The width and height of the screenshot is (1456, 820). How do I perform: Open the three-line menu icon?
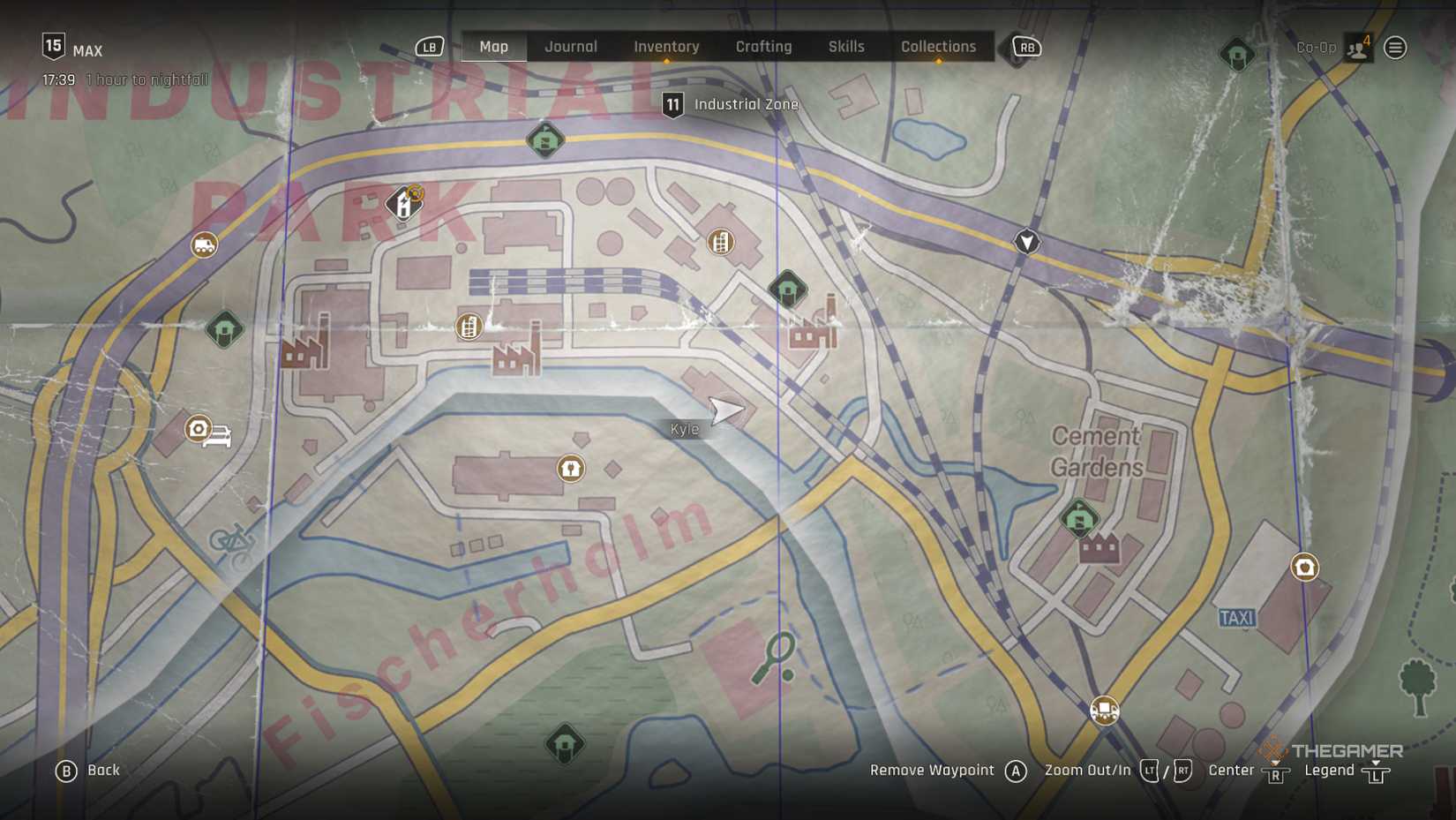pyautogui.click(x=1395, y=48)
